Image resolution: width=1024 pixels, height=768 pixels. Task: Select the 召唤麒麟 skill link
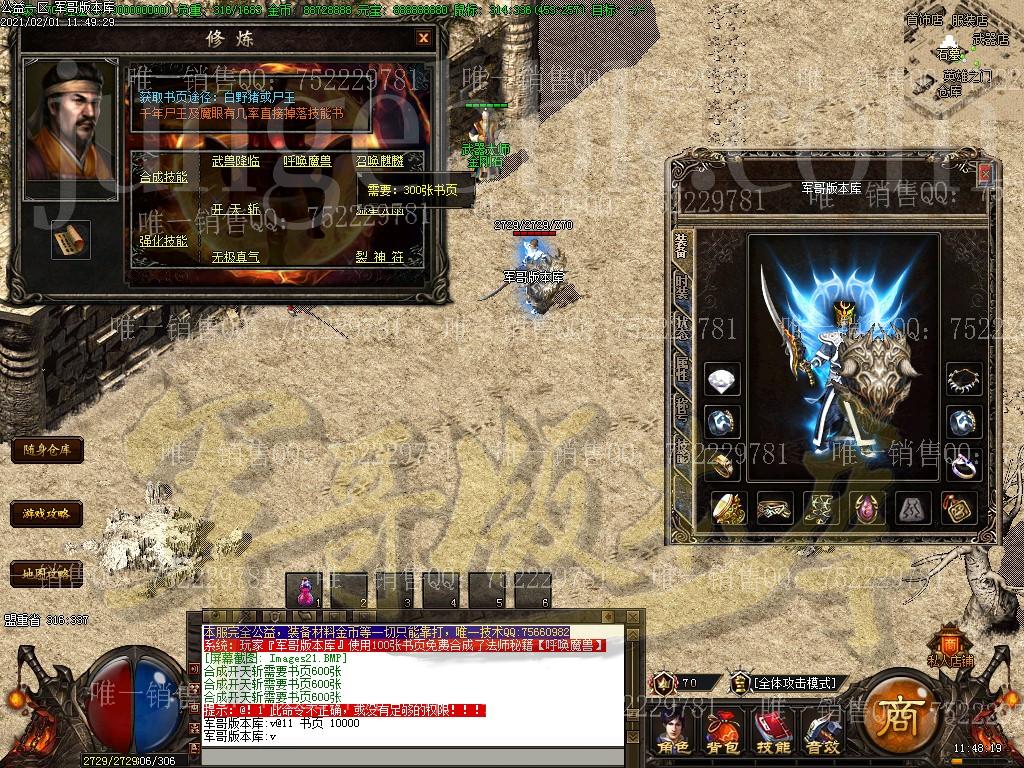click(380, 161)
